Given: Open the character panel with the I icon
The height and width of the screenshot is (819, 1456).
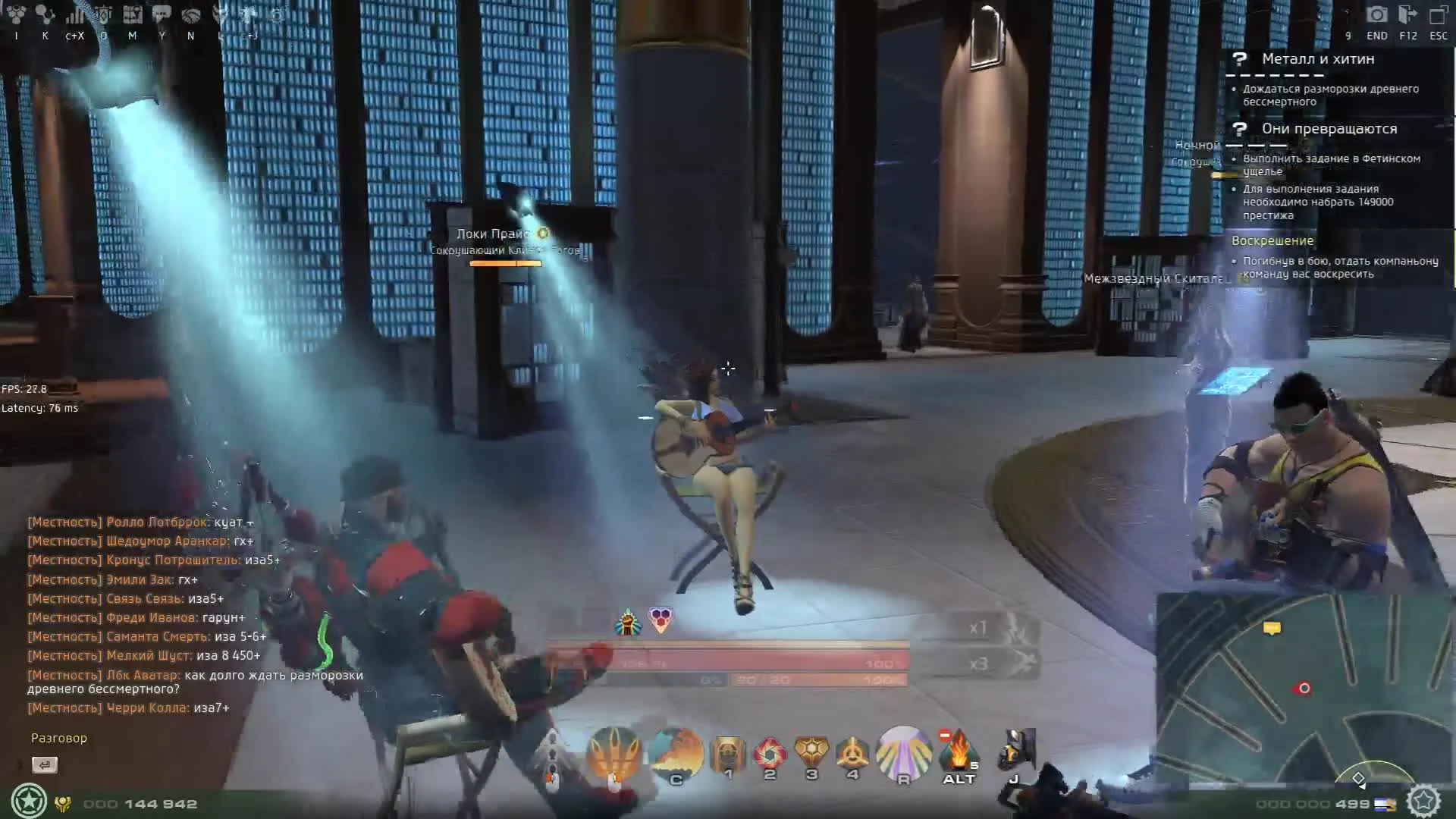Looking at the screenshot, I should click(x=17, y=15).
